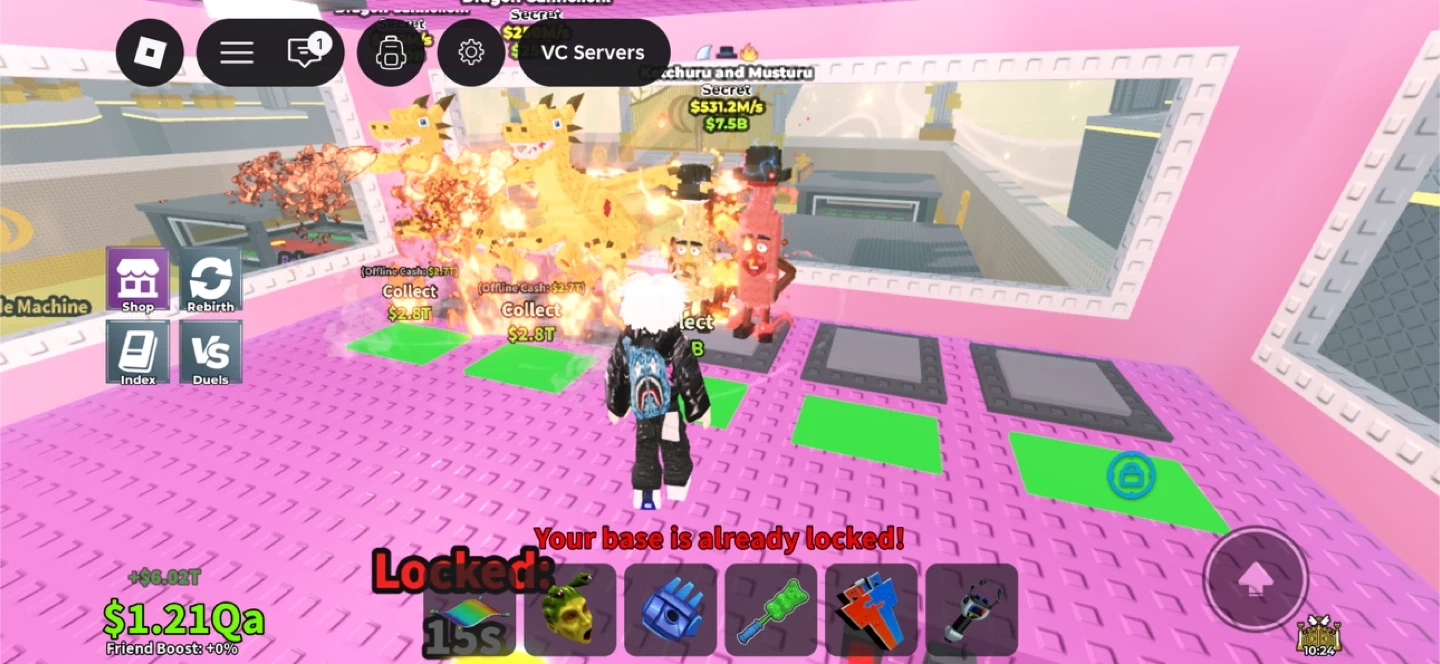The image size is (1440, 664).
Task: Open the Index book
Action: pyautogui.click(x=138, y=354)
